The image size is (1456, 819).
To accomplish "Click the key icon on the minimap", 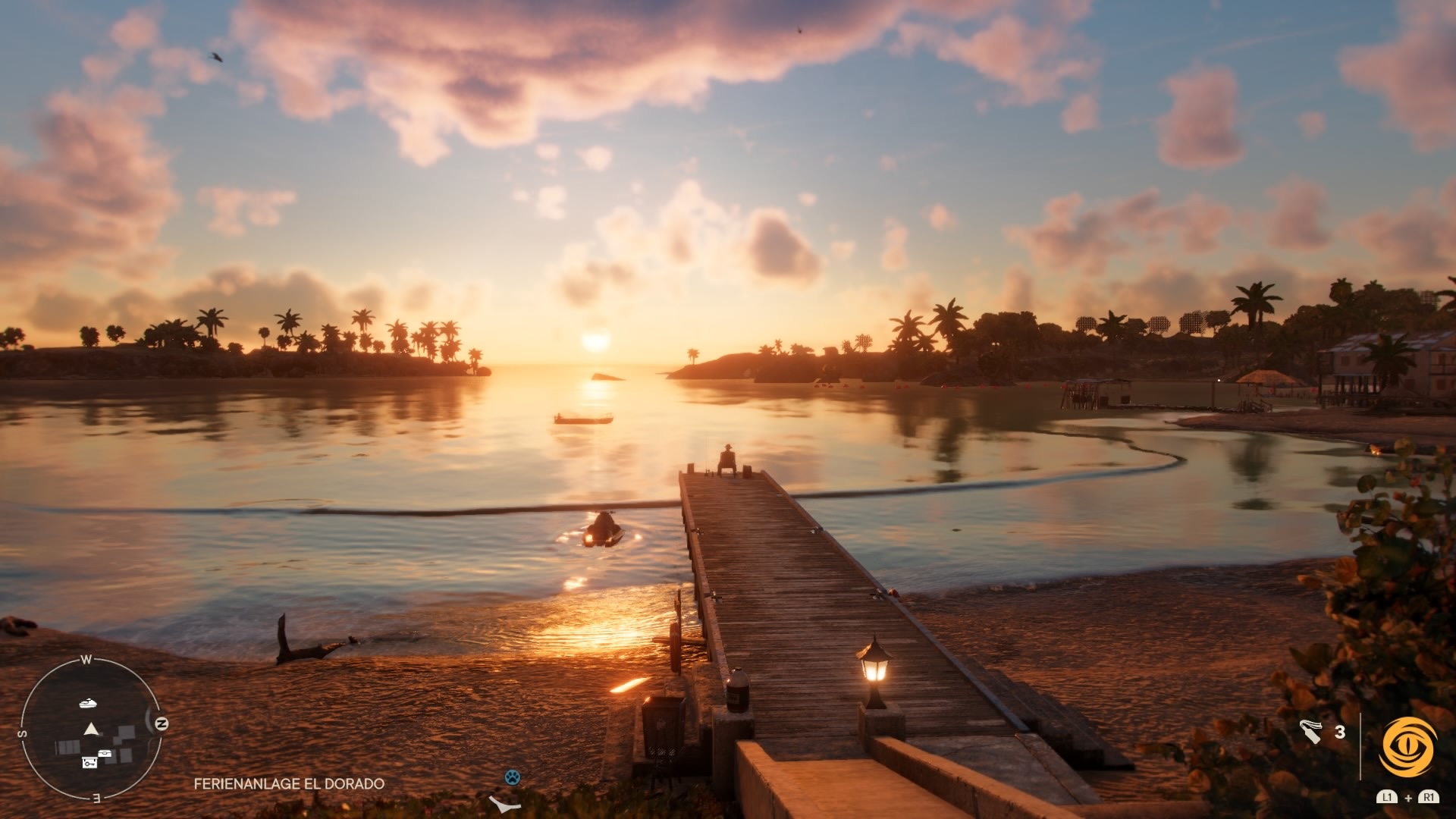I will coord(89,763).
